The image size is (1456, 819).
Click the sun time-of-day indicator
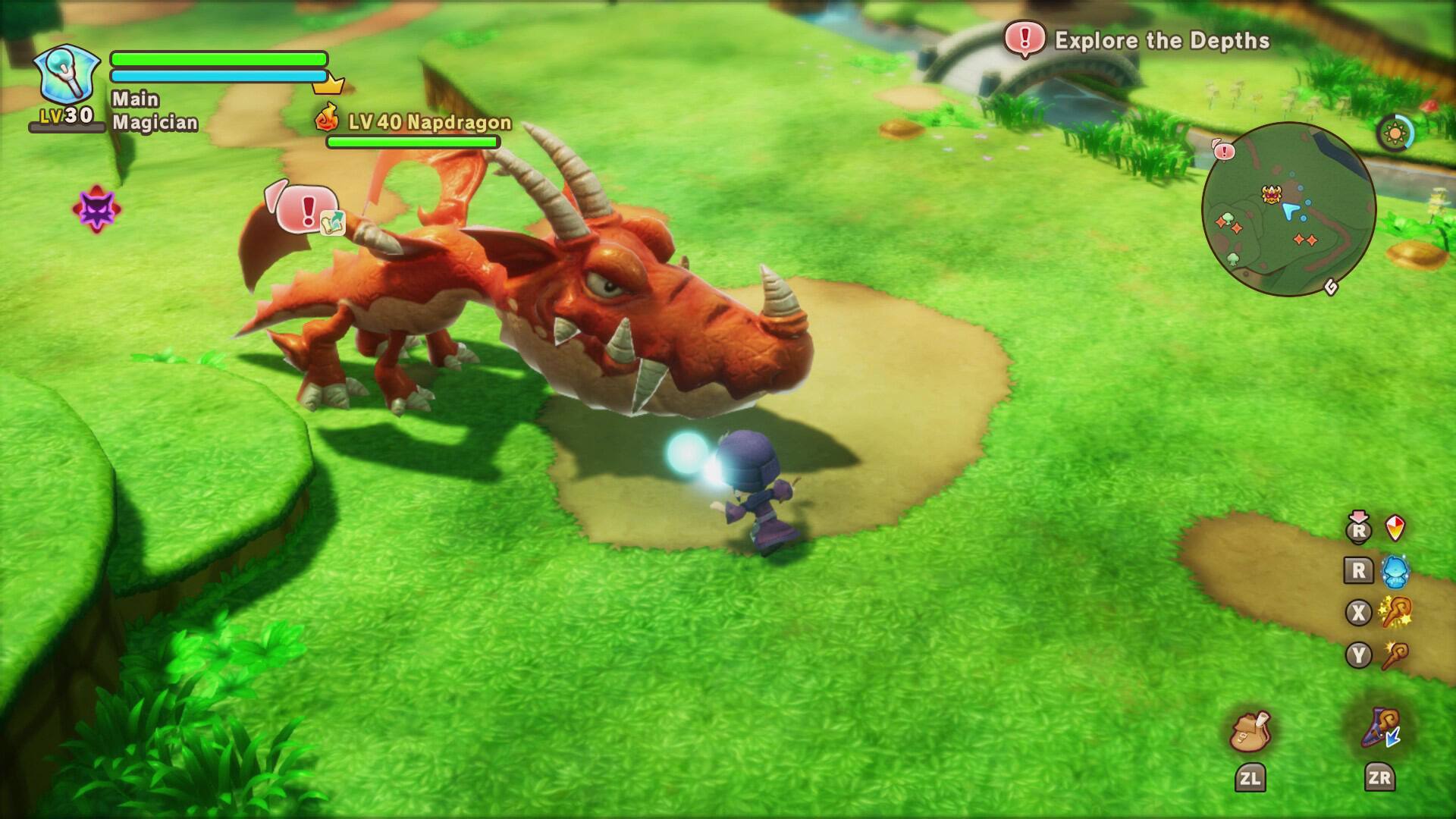pyautogui.click(x=1394, y=133)
